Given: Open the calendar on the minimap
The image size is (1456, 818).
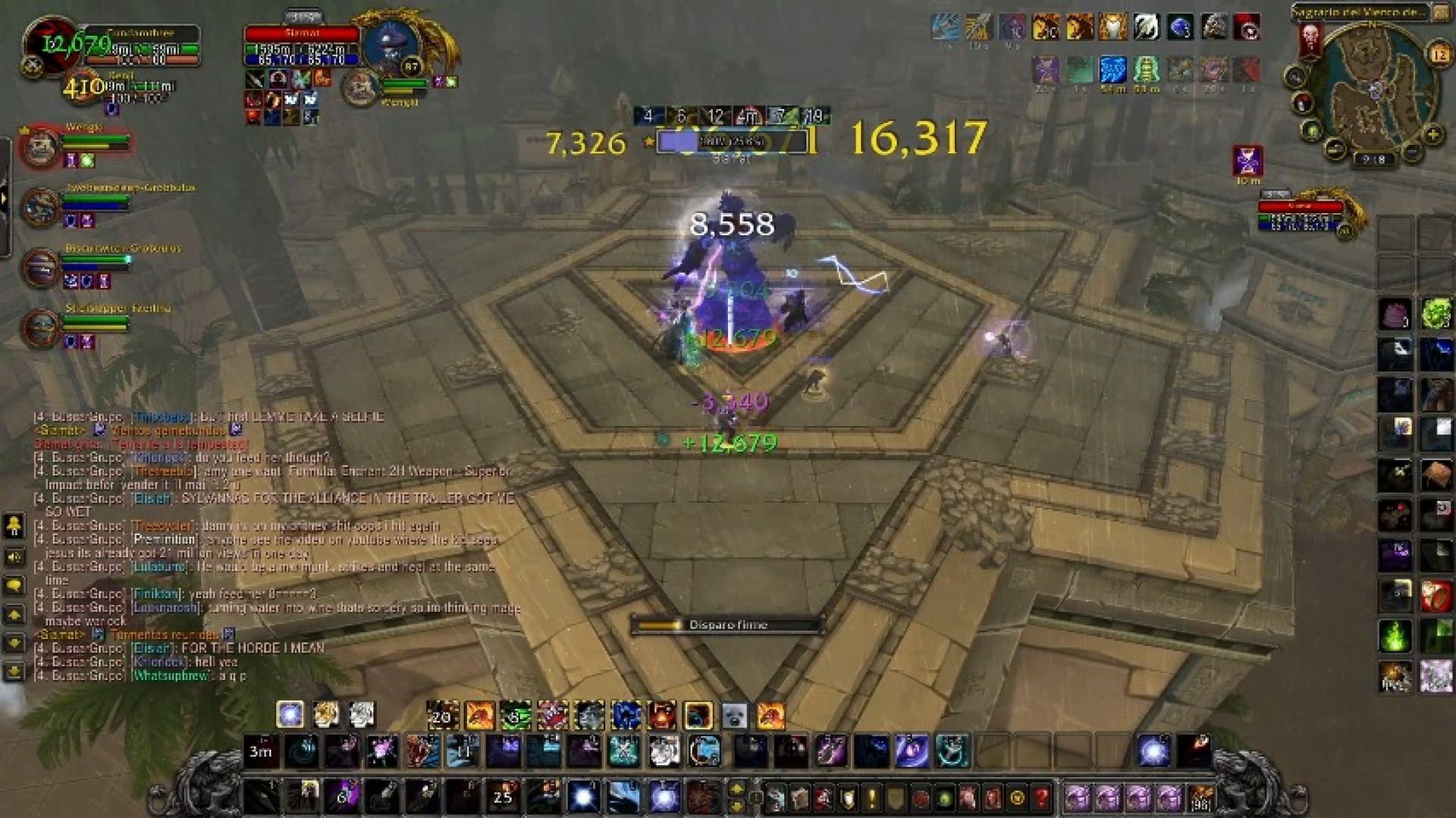Looking at the screenshot, I should point(1441,53).
